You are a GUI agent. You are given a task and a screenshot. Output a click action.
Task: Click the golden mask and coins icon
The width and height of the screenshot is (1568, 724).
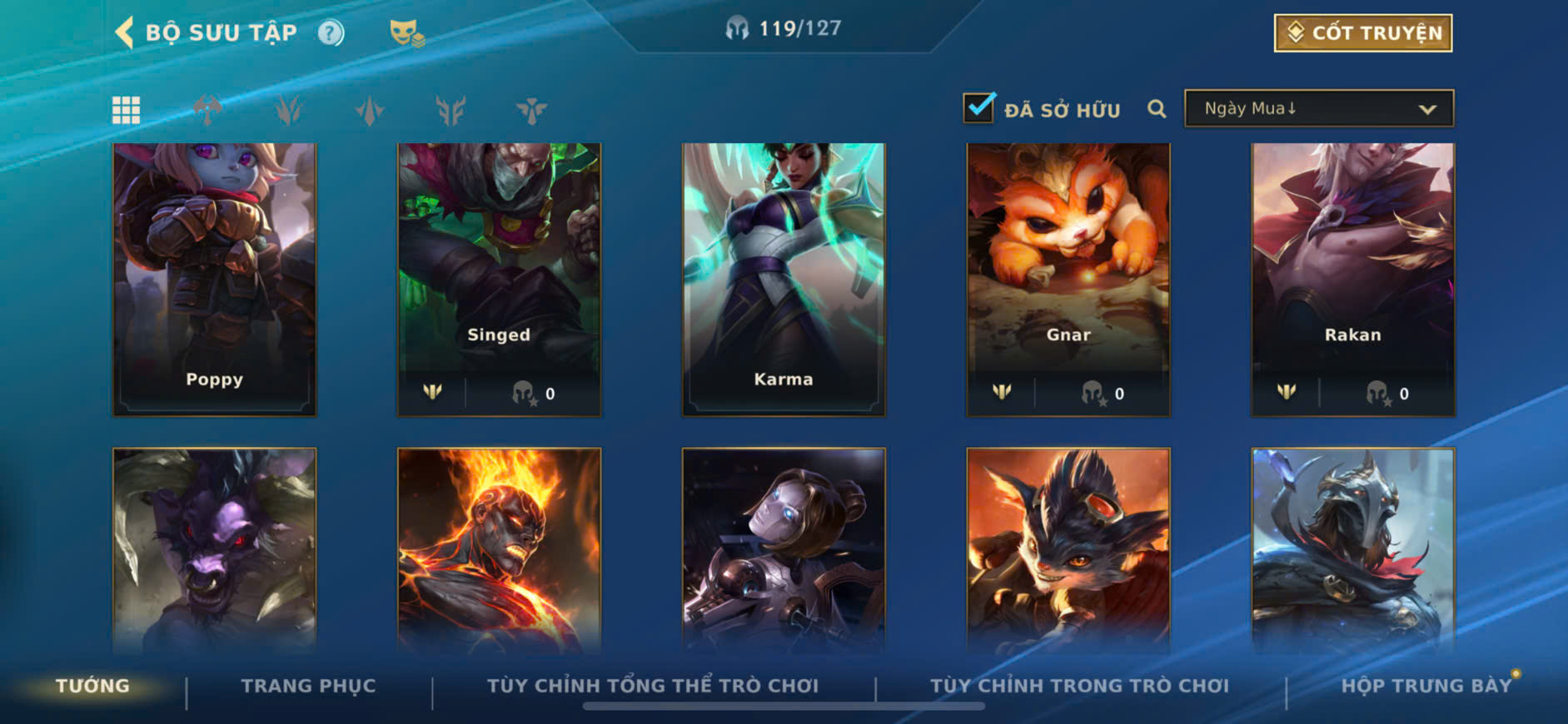406,33
